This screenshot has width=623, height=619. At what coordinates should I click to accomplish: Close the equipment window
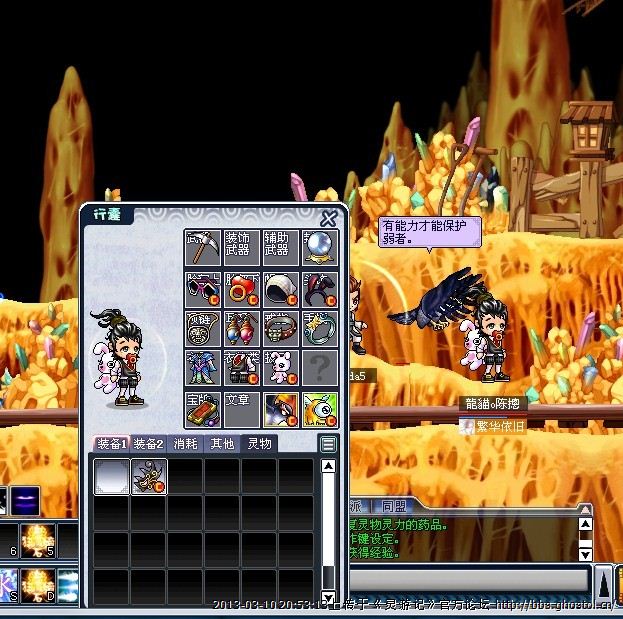click(328, 219)
